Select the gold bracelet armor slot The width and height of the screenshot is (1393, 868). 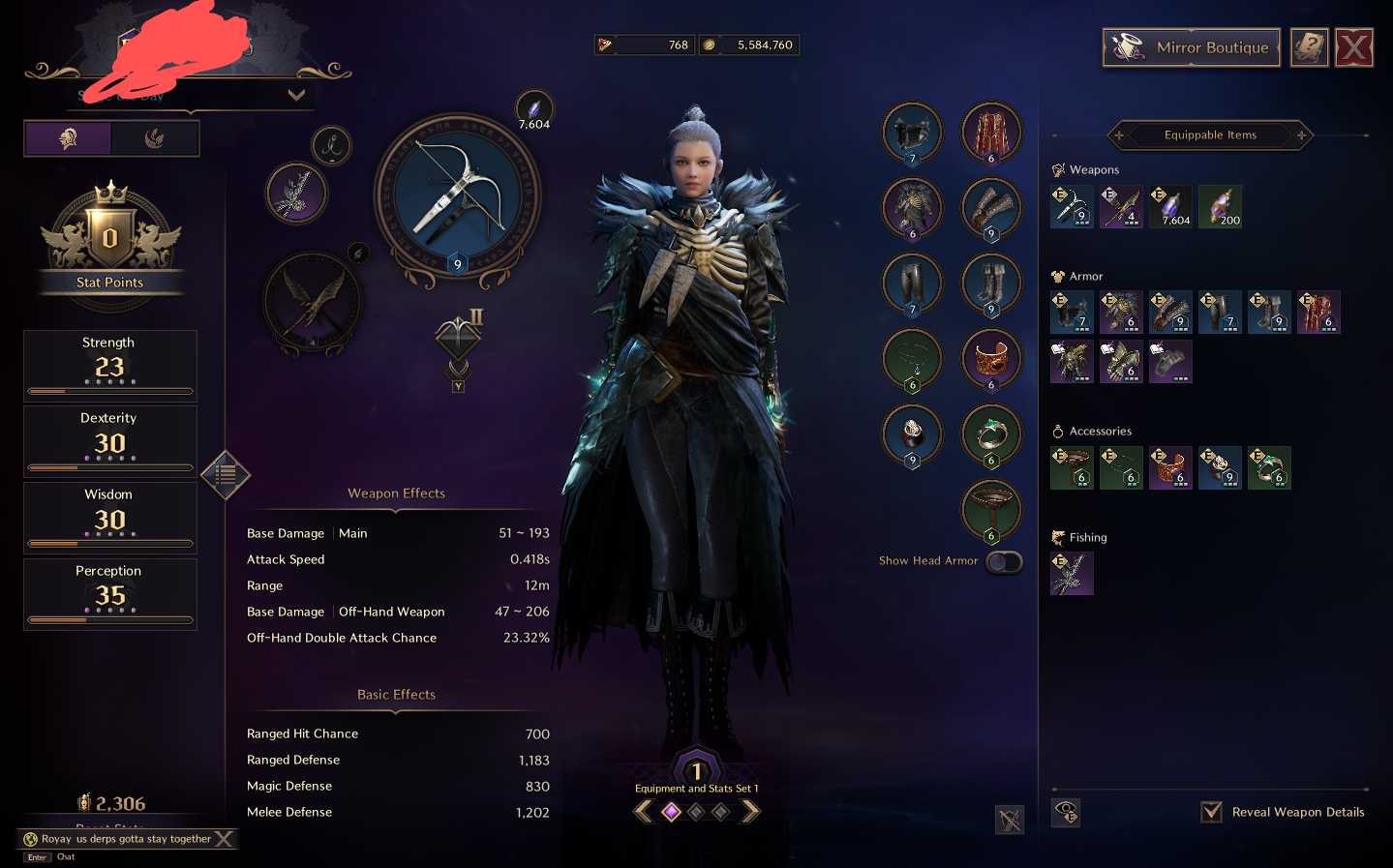[990, 359]
